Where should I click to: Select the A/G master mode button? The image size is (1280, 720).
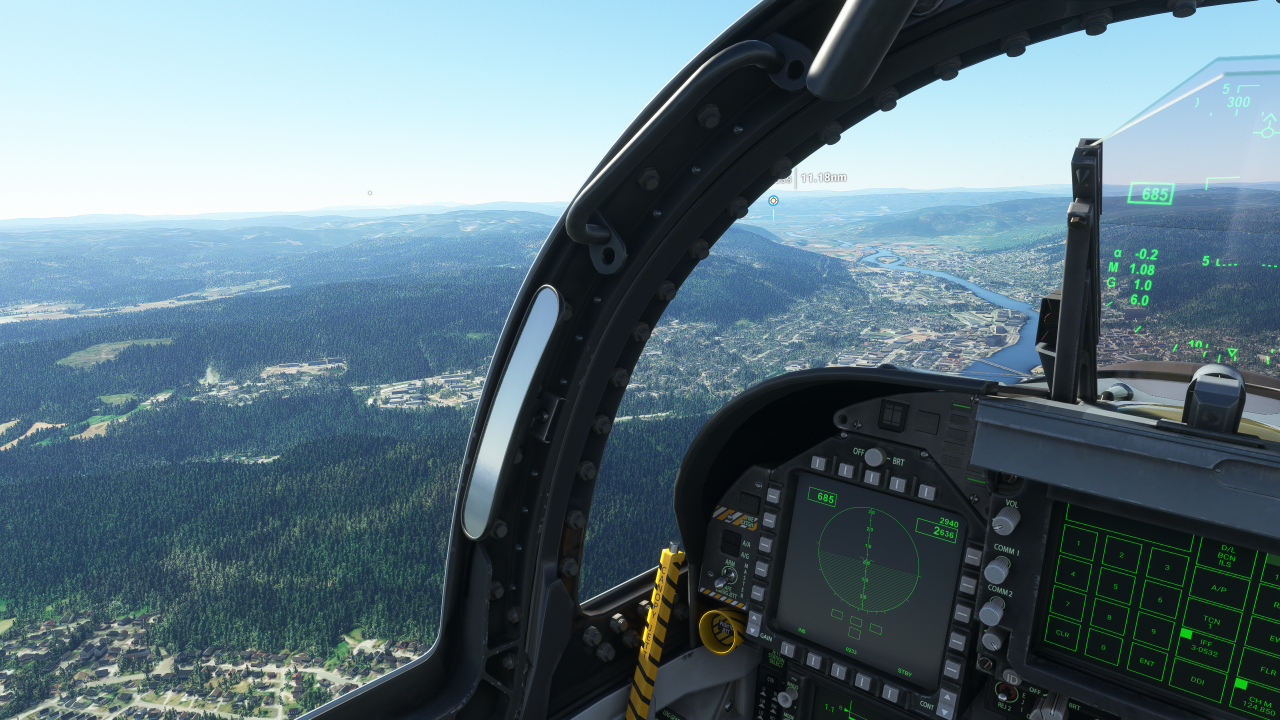click(x=731, y=550)
